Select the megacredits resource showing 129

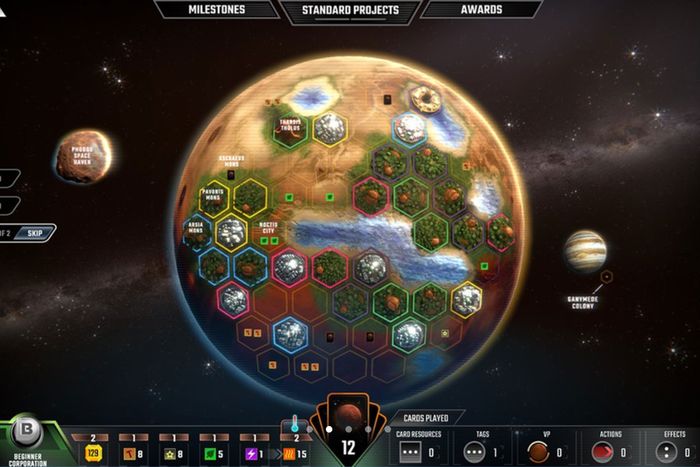click(93, 452)
